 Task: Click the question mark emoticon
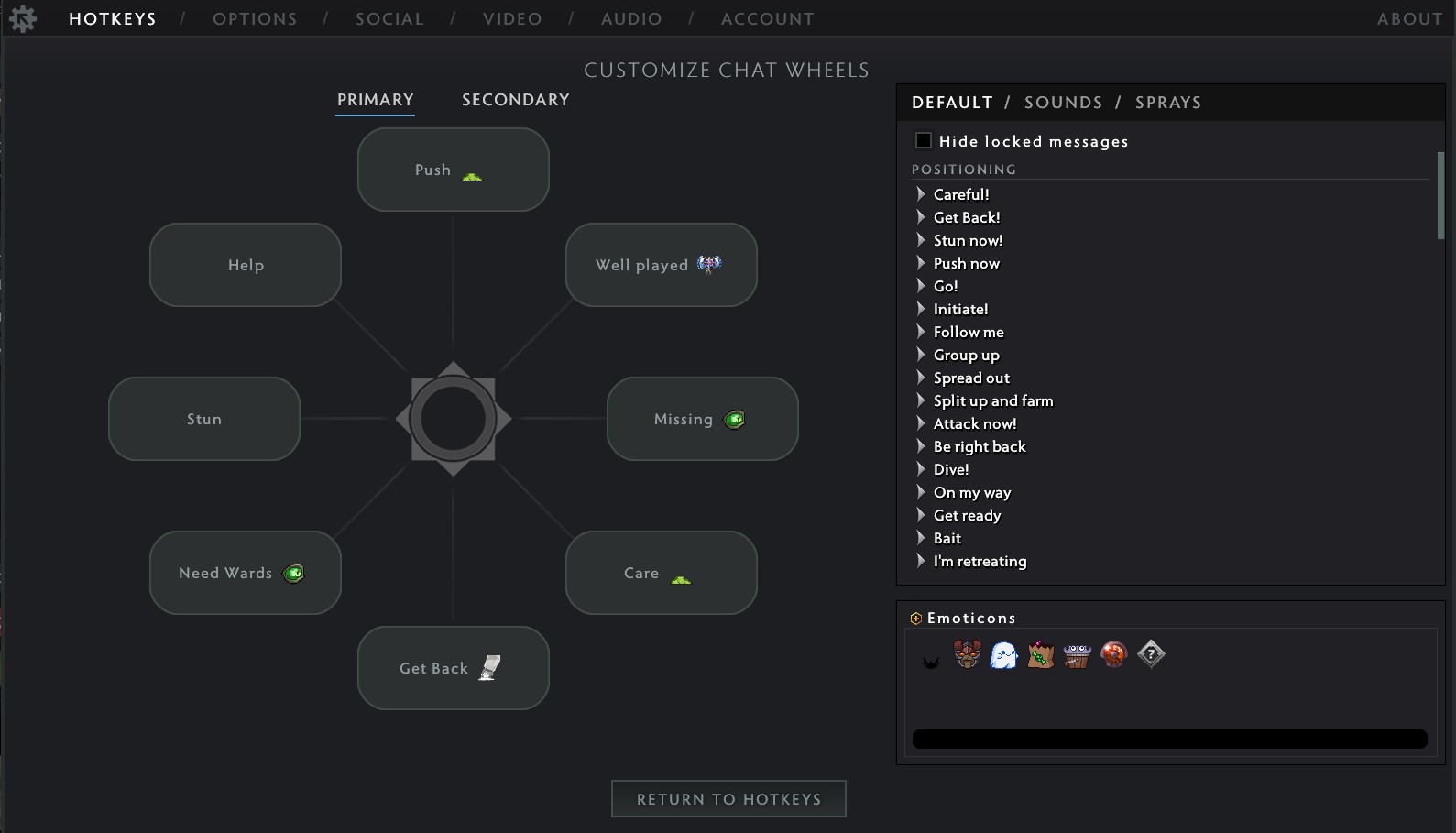coord(1150,655)
